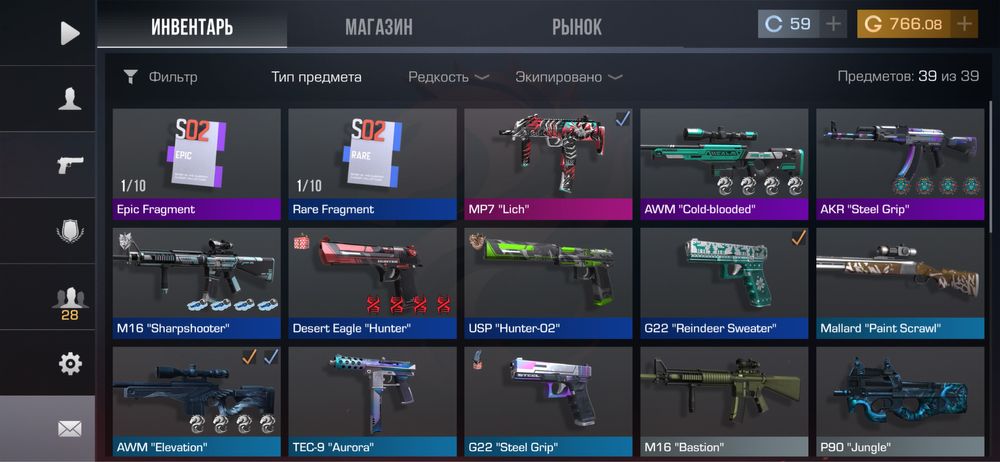Add more gold currency with plus

click(964, 24)
